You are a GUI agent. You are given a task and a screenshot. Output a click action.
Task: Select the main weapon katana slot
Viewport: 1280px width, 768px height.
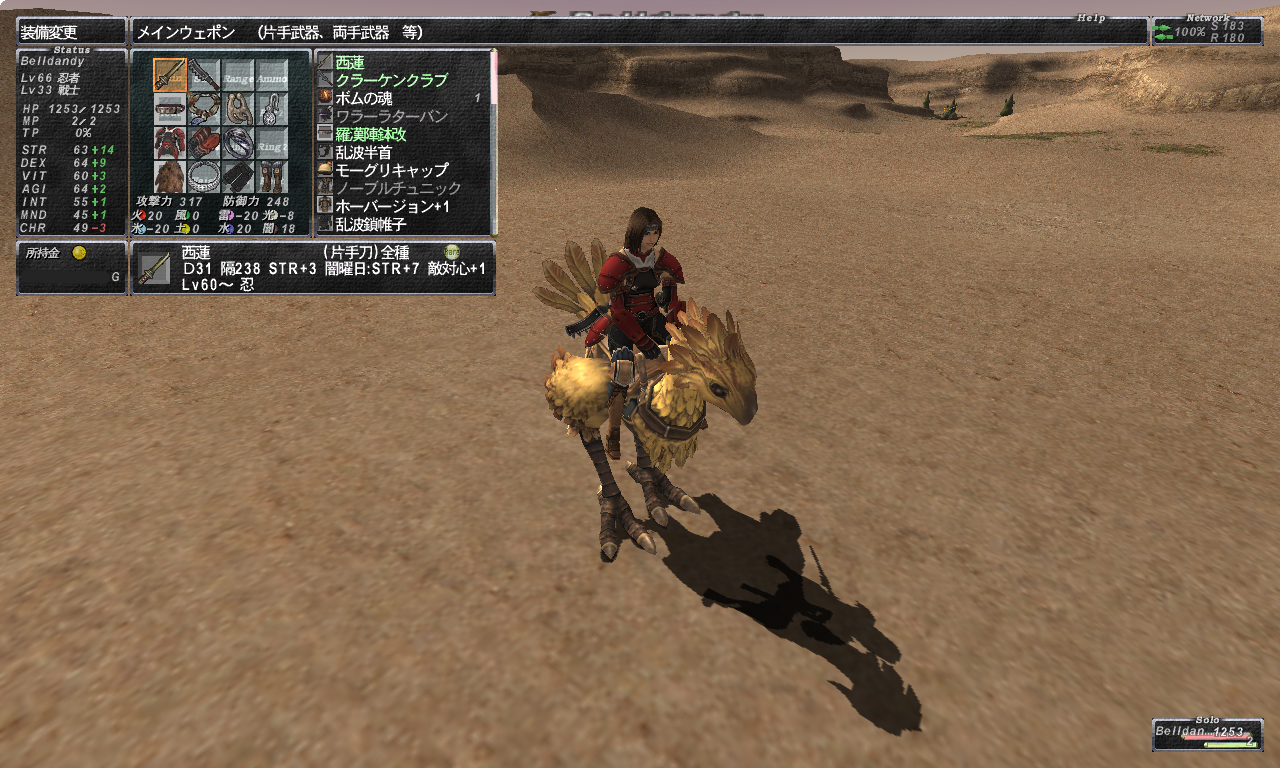tap(170, 75)
